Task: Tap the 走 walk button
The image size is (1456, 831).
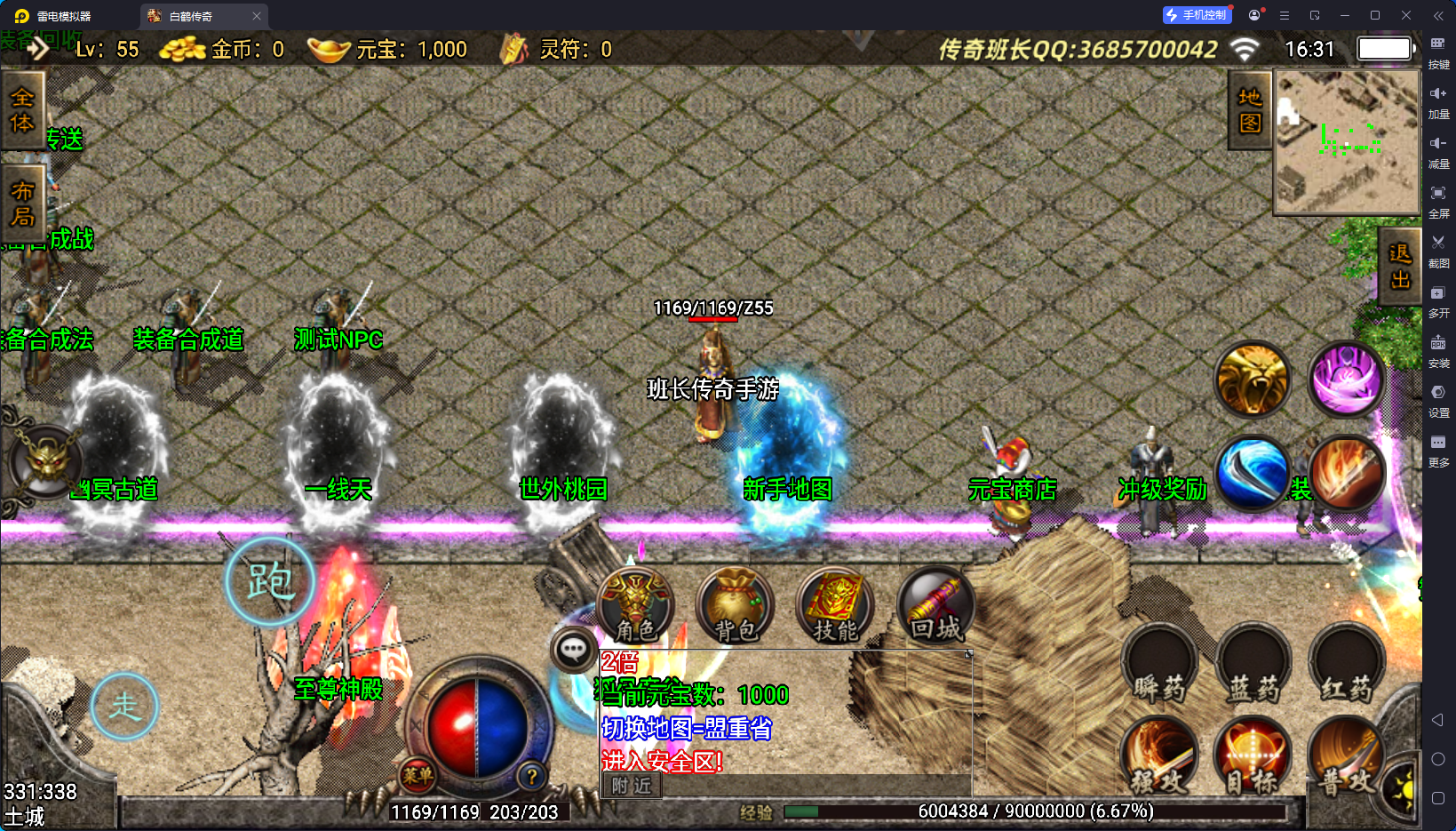Action: click(x=125, y=707)
